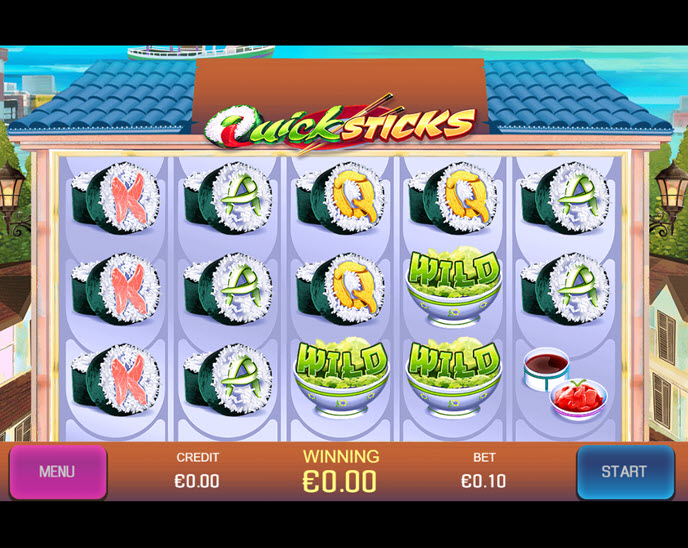Open the purple MENU button
This screenshot has width=688, height=548.
(57, 472)
